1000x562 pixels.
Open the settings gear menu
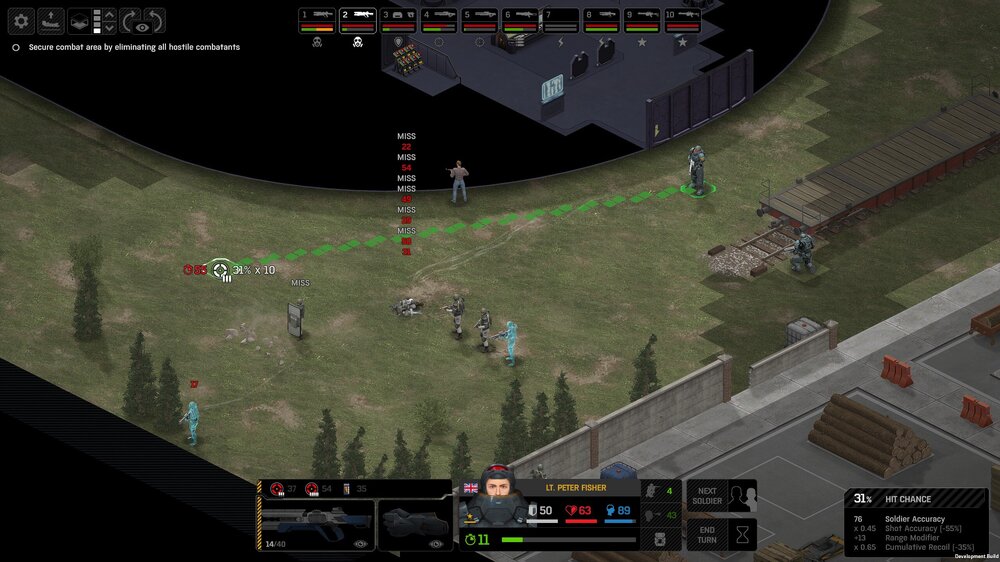click(x=21, y=20)
